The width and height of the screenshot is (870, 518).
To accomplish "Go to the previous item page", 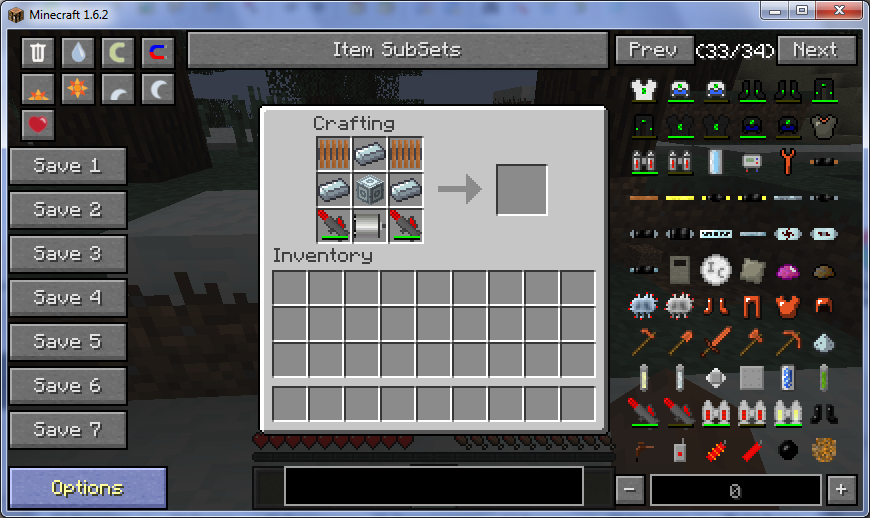I will pyautogui.click(x=653, y=50).
